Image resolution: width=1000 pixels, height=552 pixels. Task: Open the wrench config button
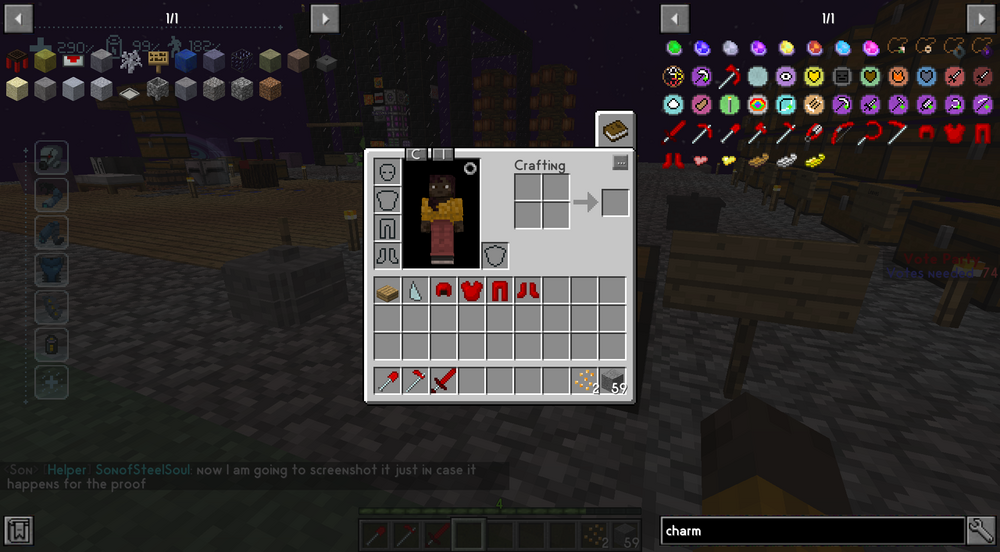pyautogui.click(x=981, y=531)
